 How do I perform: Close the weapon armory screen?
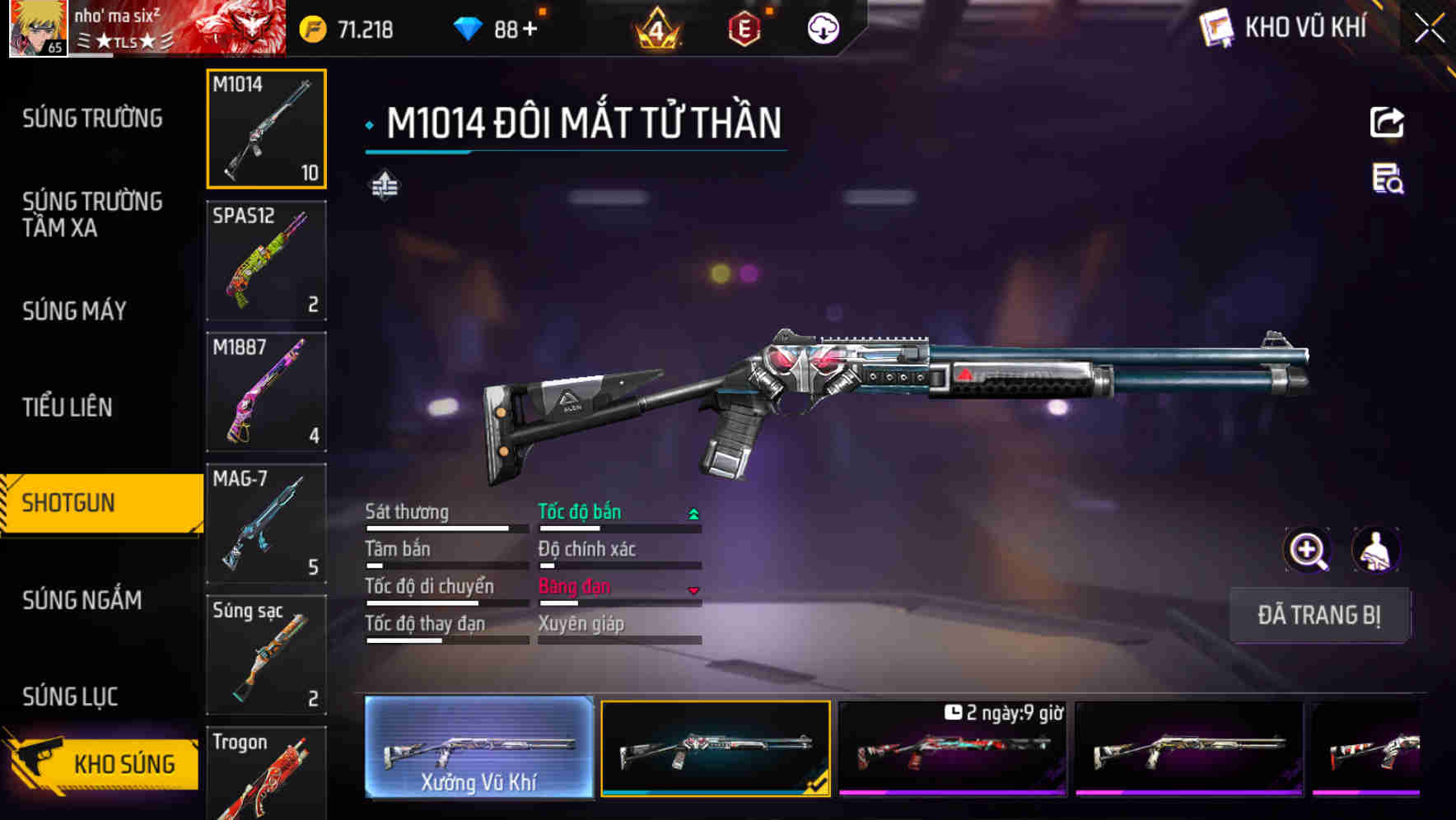click(1429, 29)
